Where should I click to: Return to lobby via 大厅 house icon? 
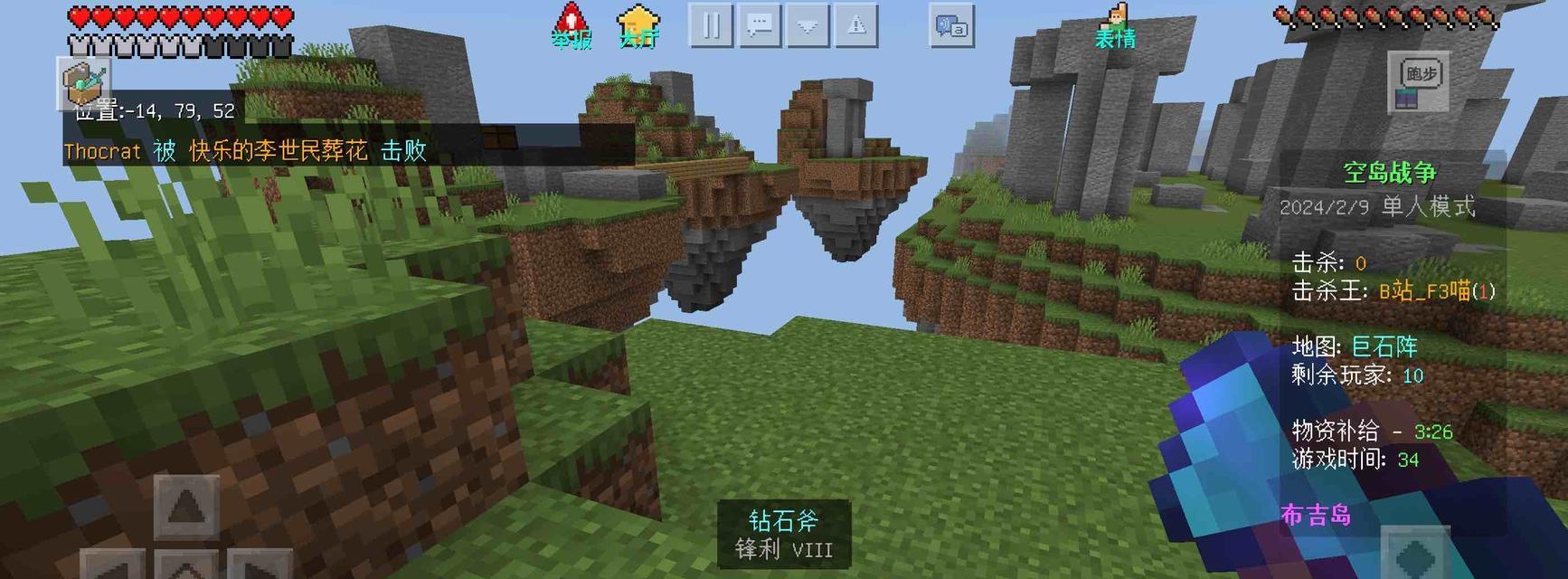[638, 25]
